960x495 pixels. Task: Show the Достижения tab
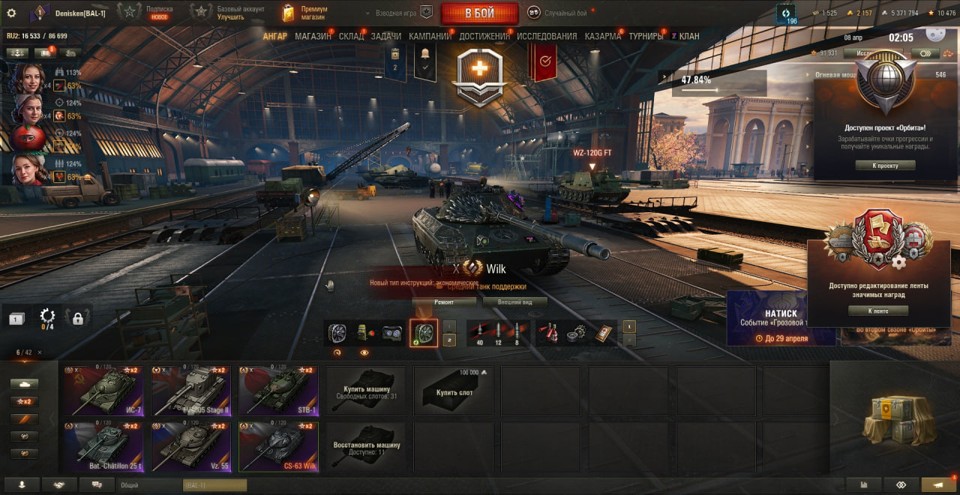[x=484, y=36]
